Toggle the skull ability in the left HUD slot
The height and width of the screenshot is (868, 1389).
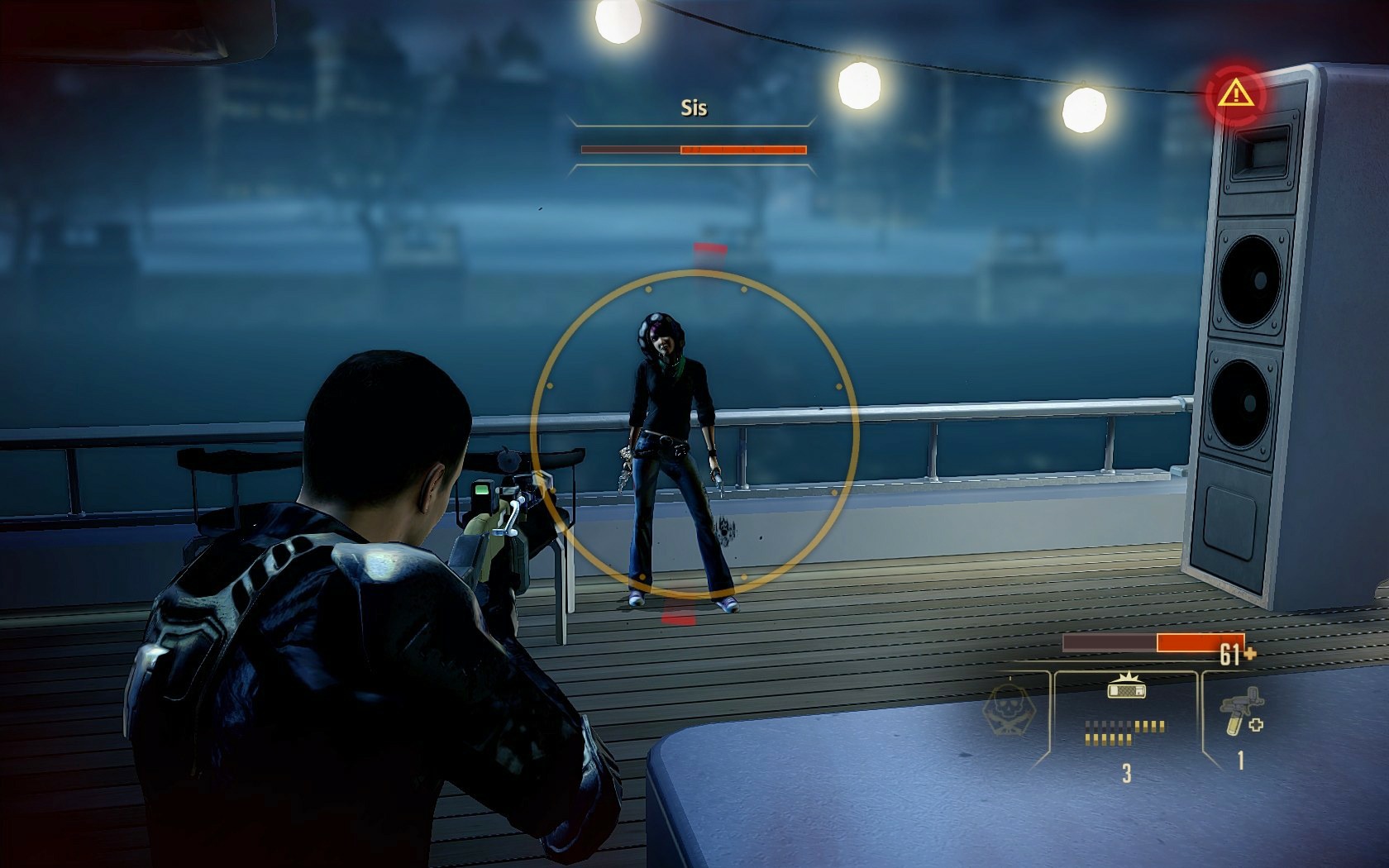point(1010,708)
